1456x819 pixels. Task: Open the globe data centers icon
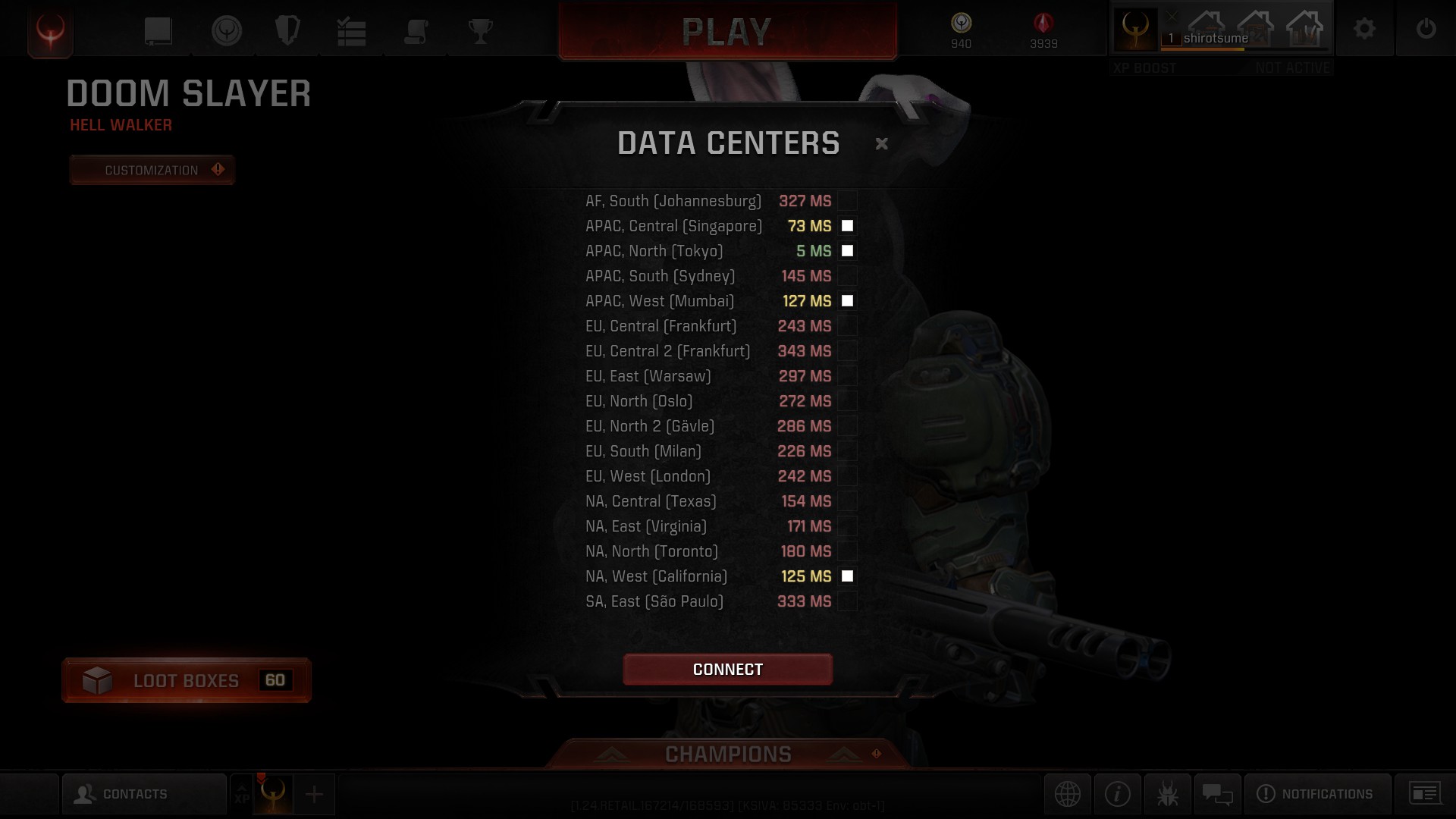pos(1067,794)
